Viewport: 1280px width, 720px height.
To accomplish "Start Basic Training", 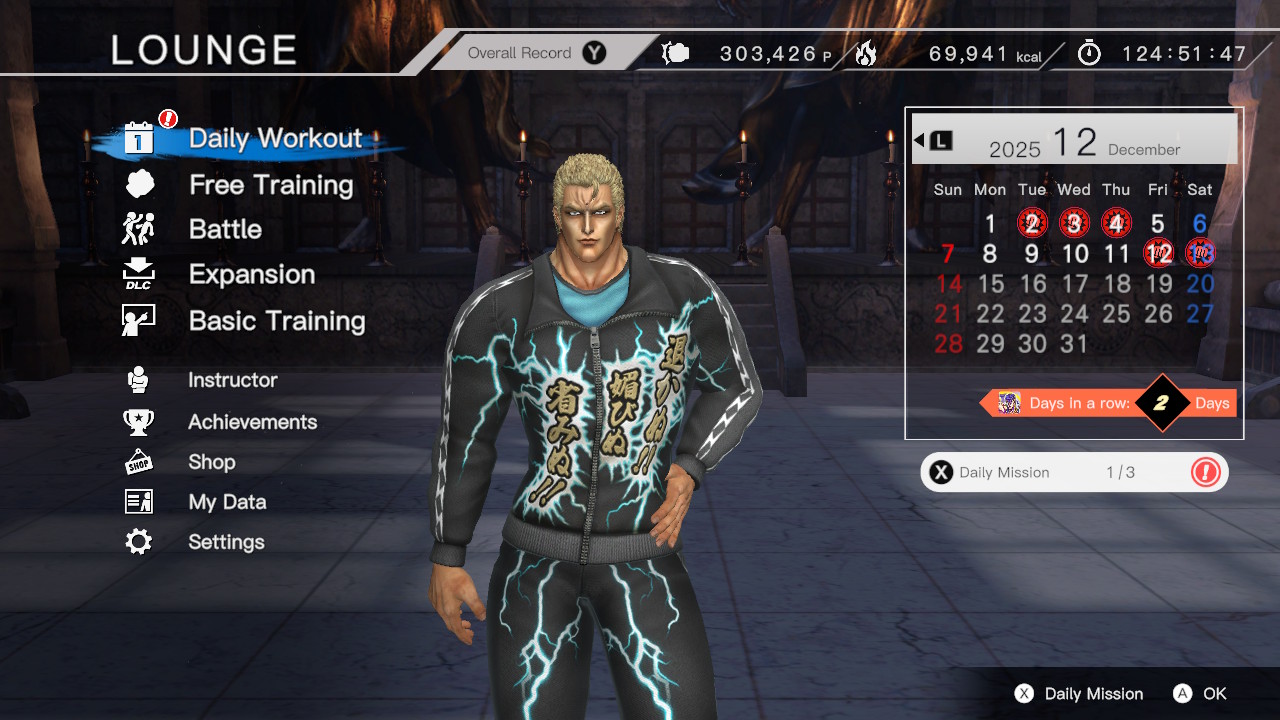I will (x=276, y=321).
